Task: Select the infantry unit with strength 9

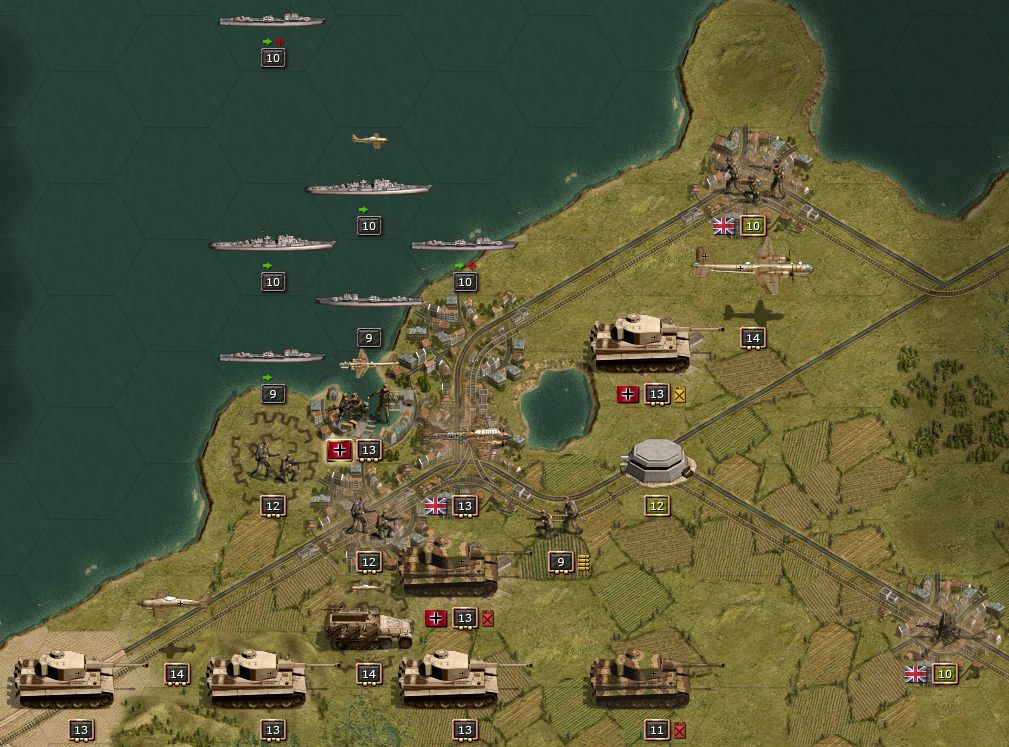Action: coord(556,520)
